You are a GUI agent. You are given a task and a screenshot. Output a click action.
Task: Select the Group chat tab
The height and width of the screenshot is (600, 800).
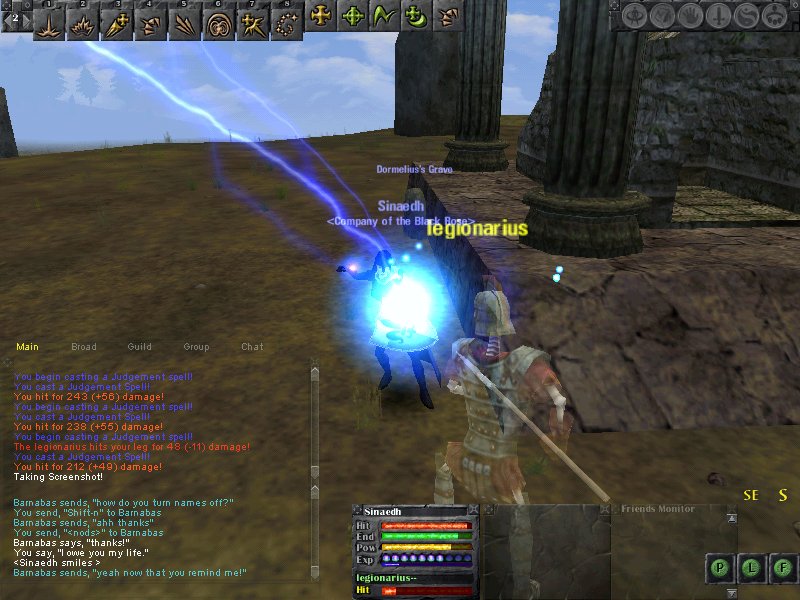[196, 347]
